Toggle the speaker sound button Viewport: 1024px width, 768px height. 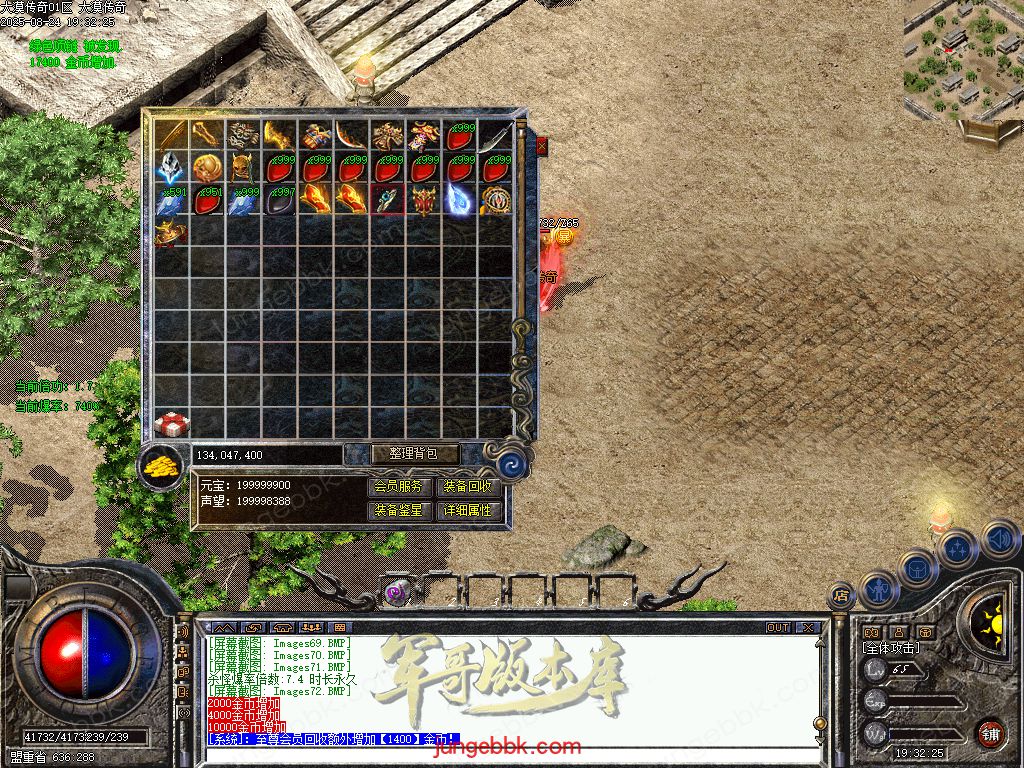click(998, 539)
